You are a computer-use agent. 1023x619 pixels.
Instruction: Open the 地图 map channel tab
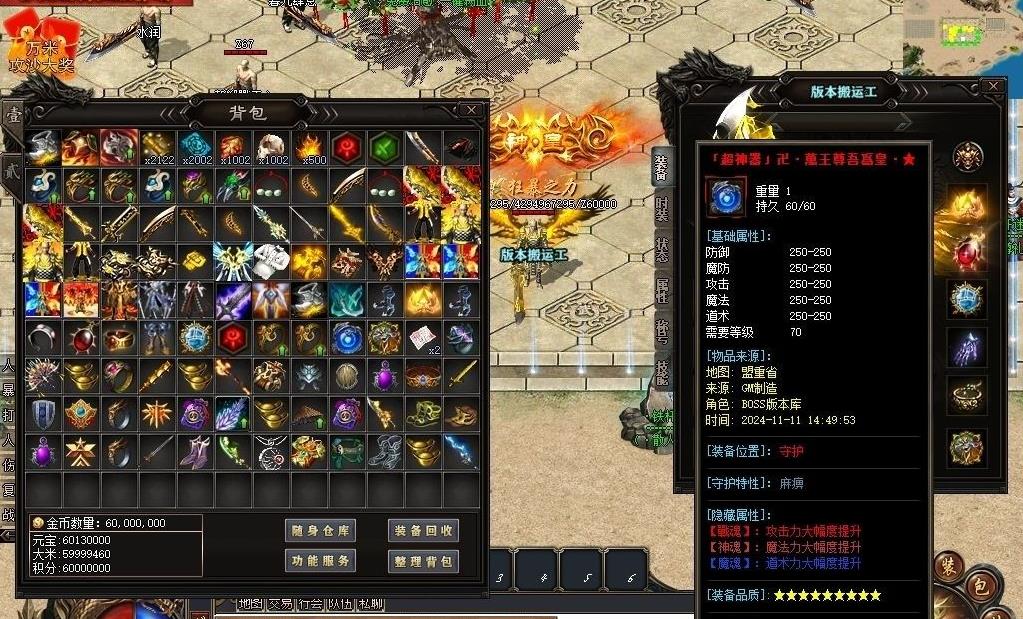point(251,604)
